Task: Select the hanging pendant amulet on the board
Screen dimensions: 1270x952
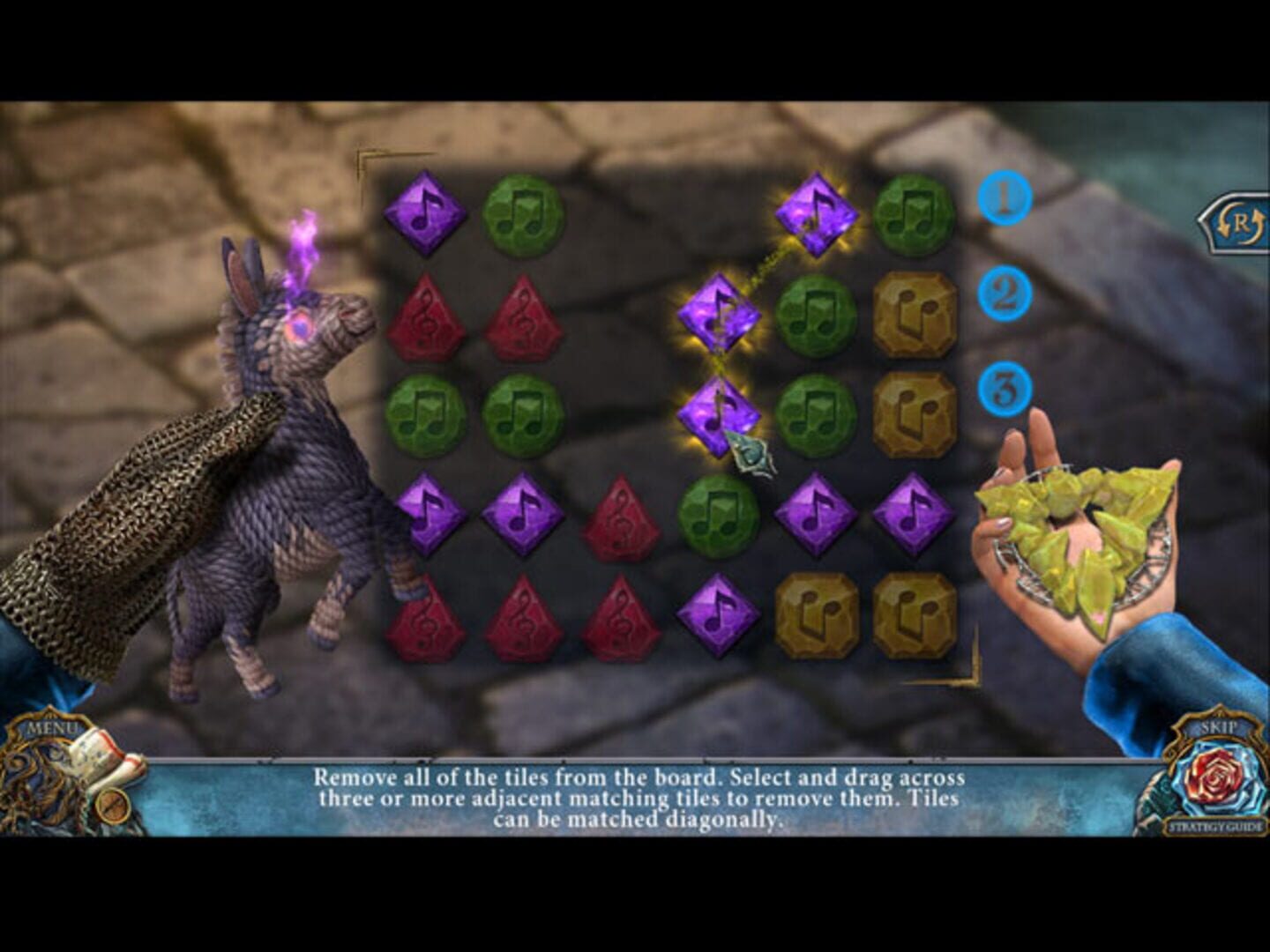Action: [751, 454]
